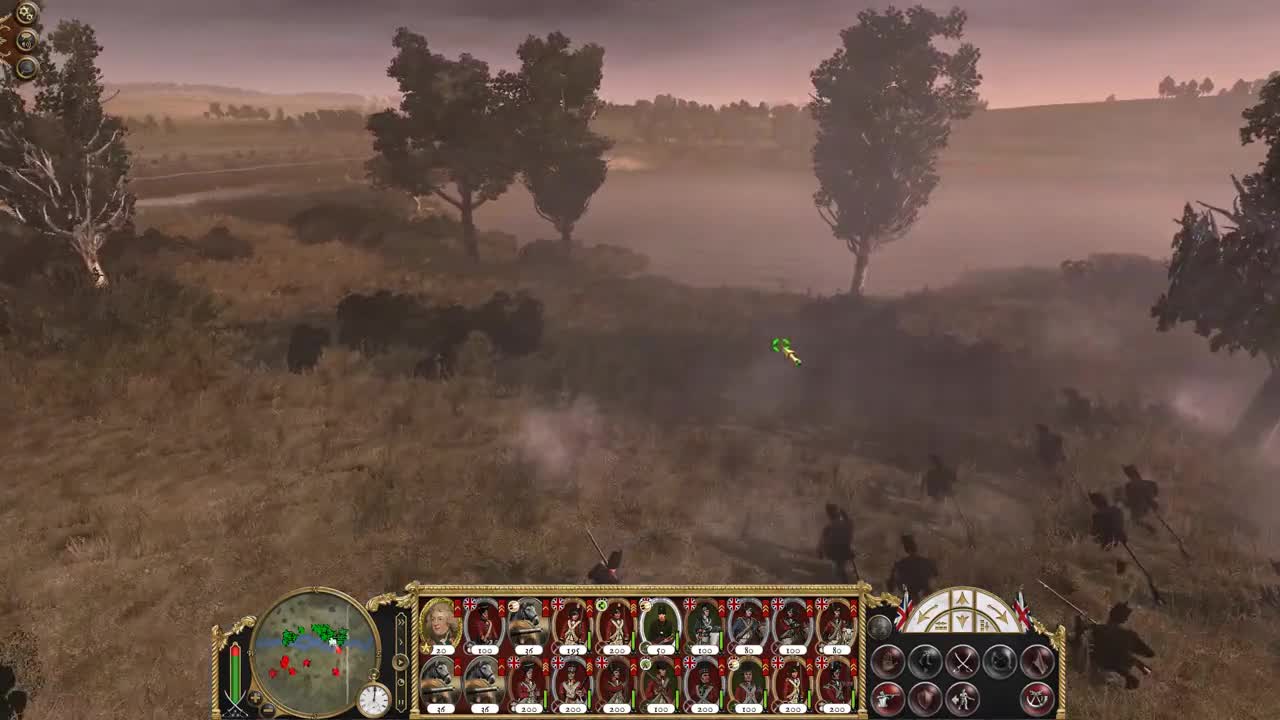Viewport: 1280px width, 720px height.
Task: Zoom out the minimap with the minus button
Action: (x=267, y=709)
